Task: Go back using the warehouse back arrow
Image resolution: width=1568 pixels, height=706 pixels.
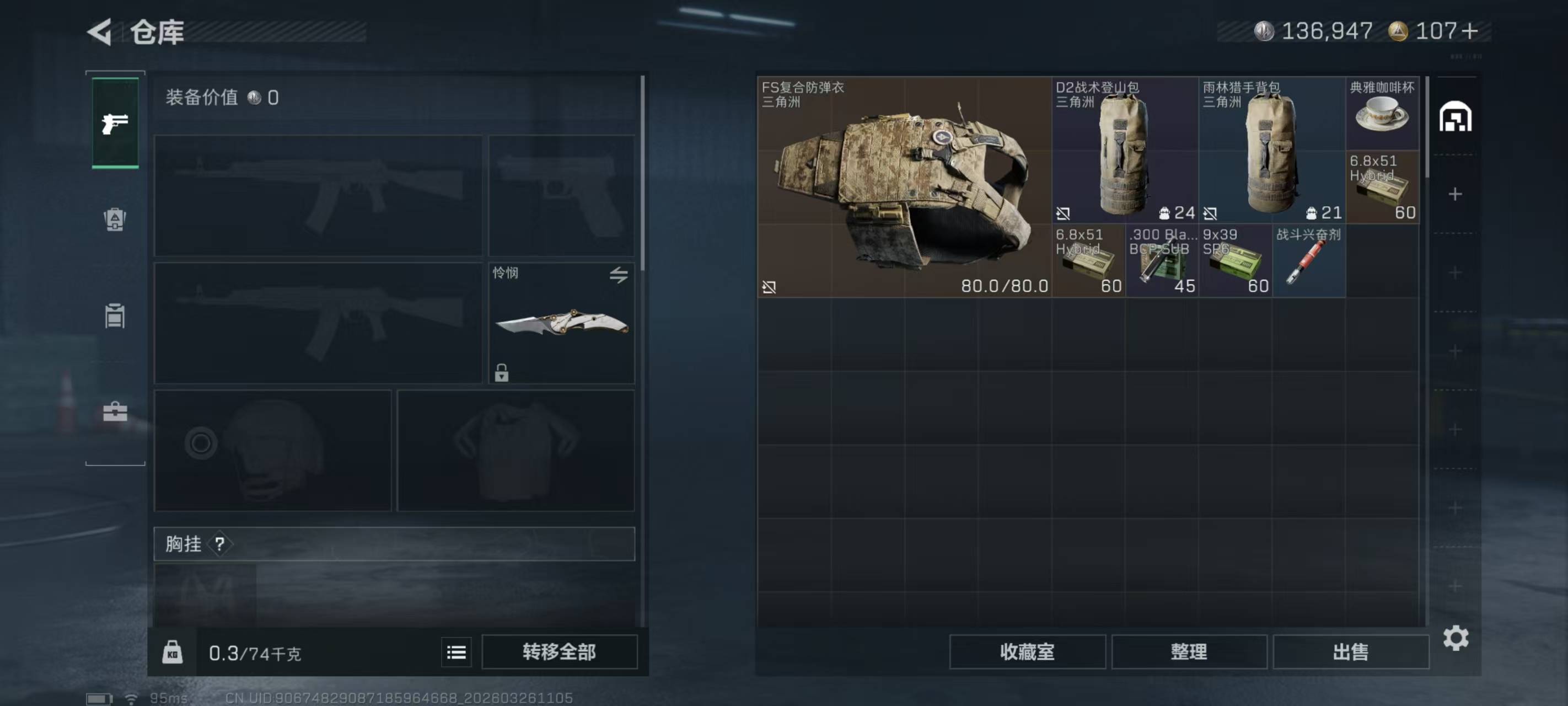Action: click(100, 31)
